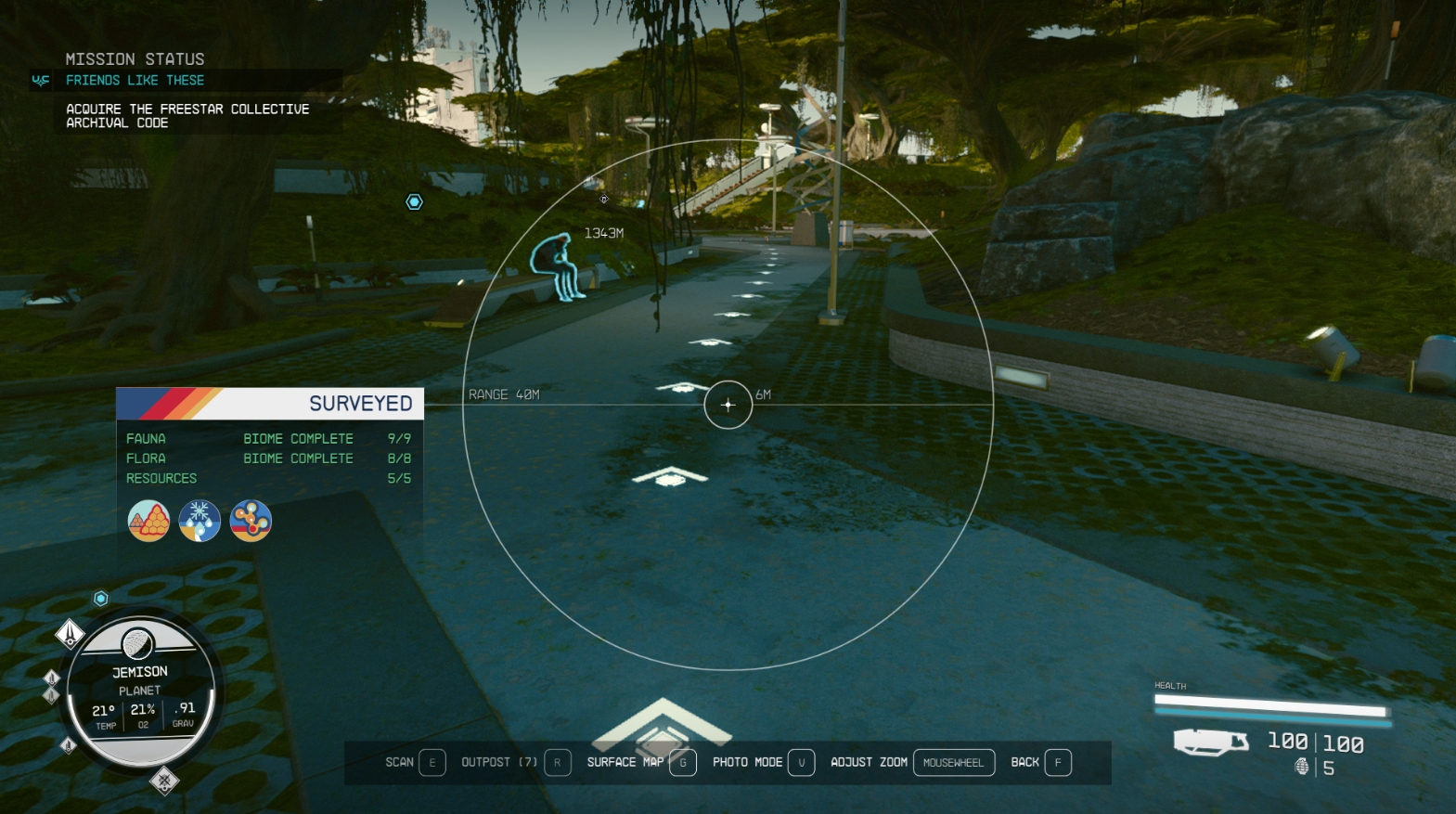This screenshot has width=1456, height=814.
Task: Click the Resources survey row
Action: tap(268, 478)
